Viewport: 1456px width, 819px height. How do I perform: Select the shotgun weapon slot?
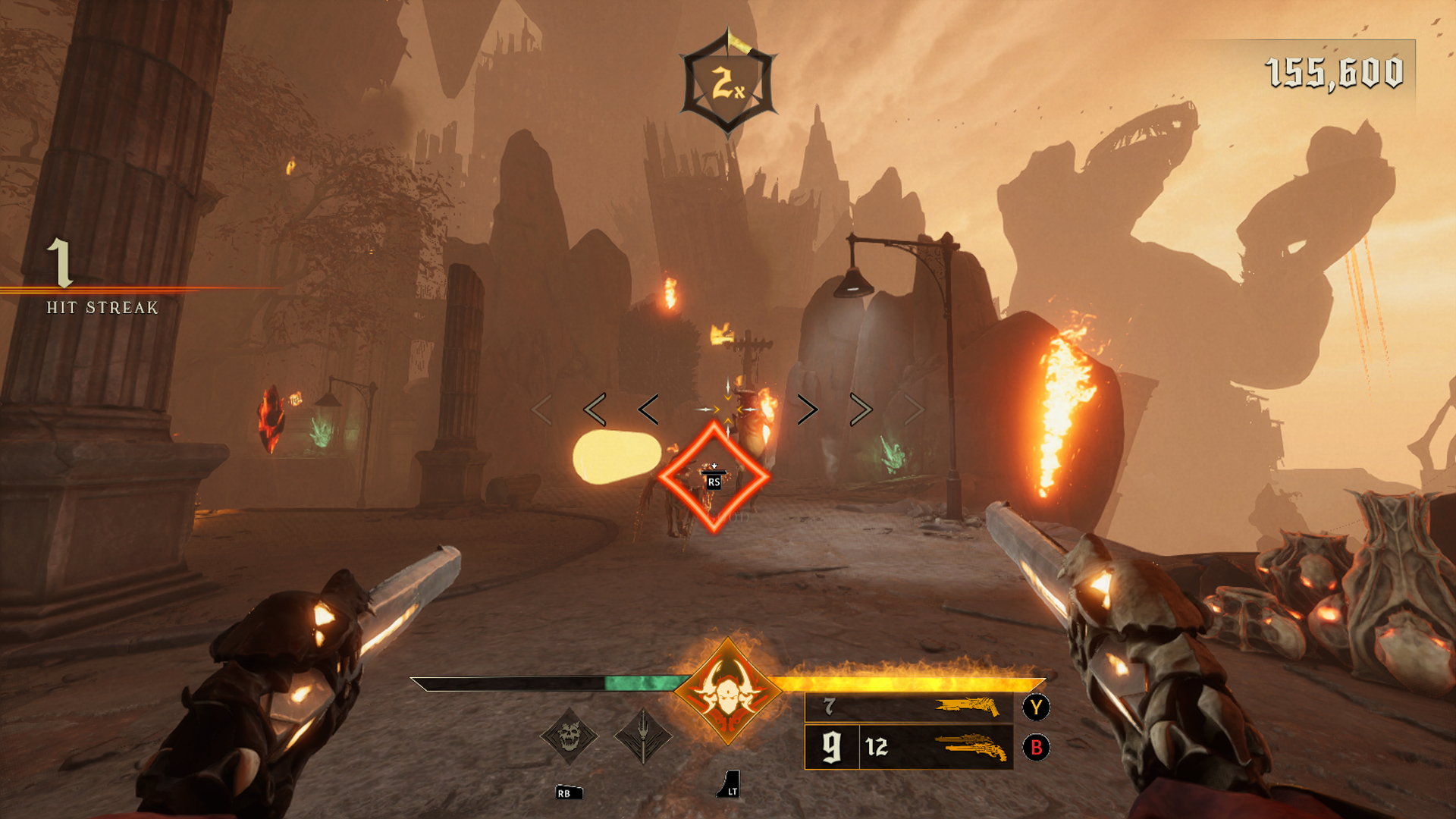tap(908, 707)
